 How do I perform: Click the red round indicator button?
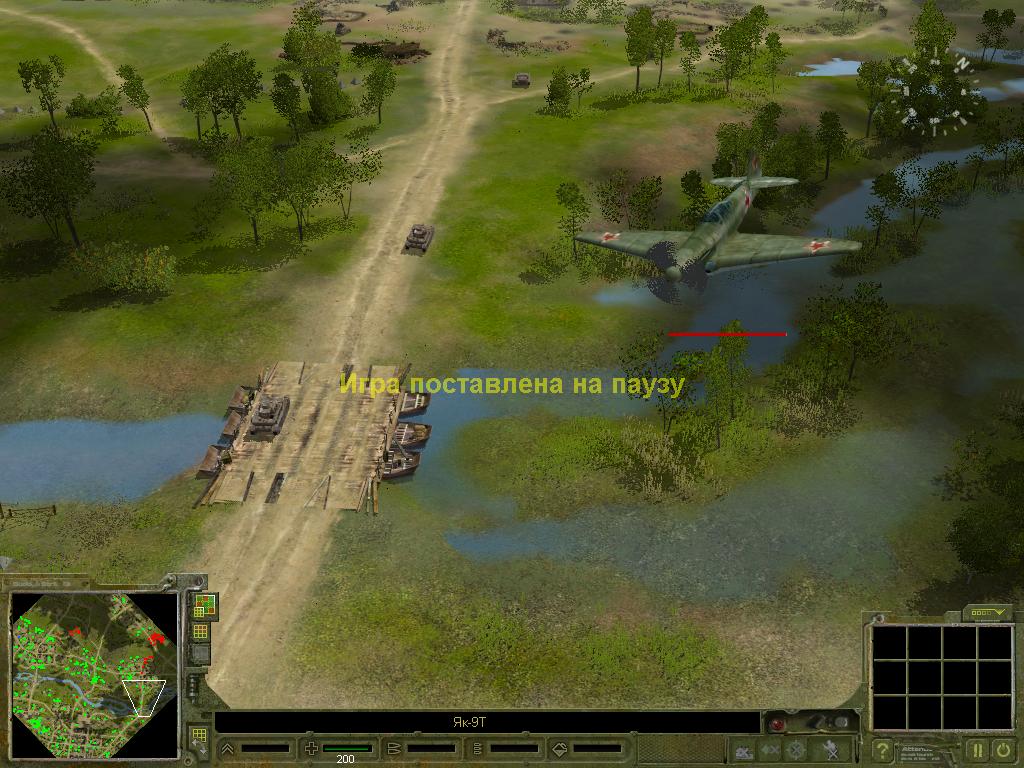(776, 722)
